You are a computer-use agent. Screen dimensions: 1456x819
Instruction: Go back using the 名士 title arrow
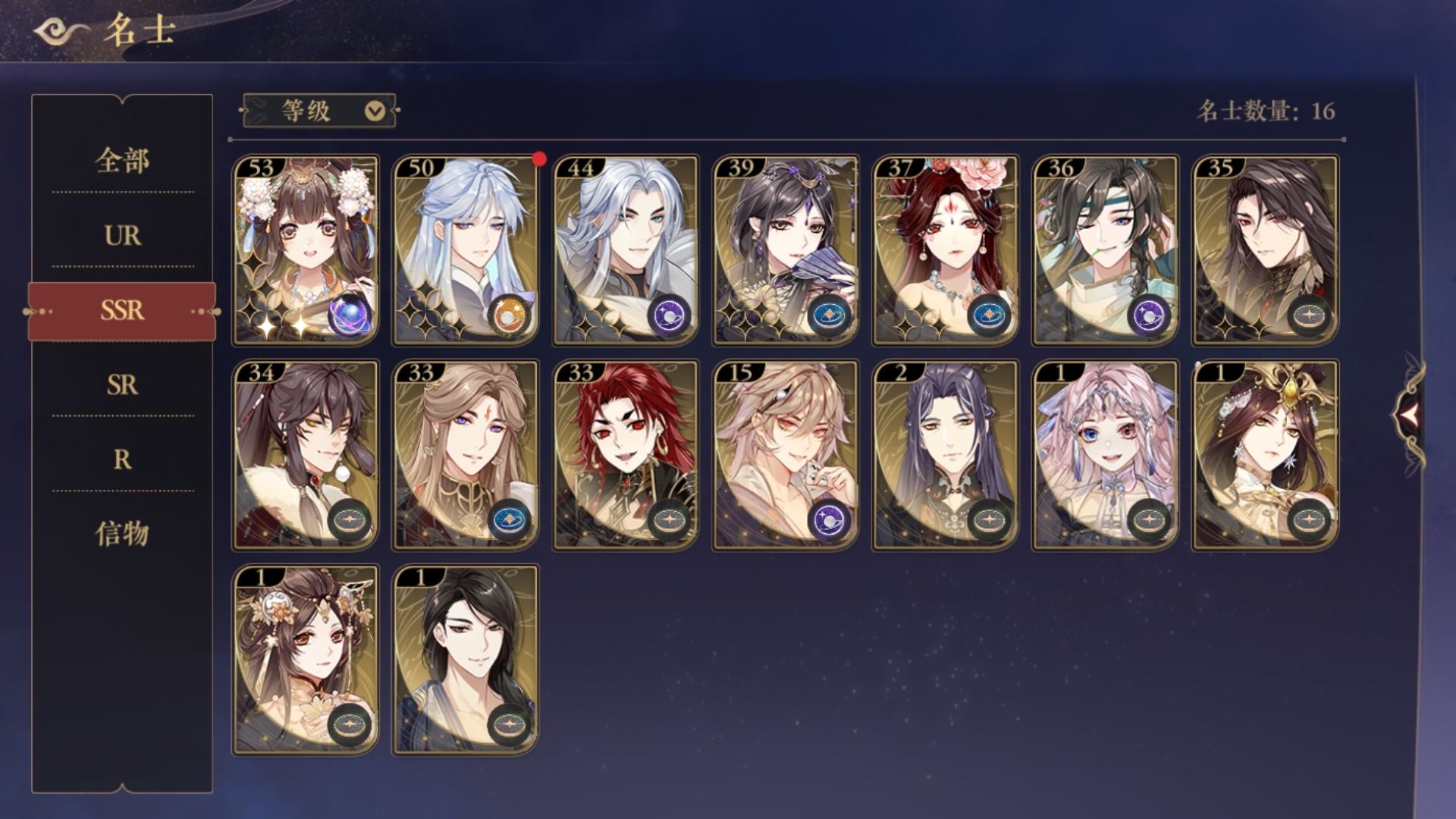(59, 32)
